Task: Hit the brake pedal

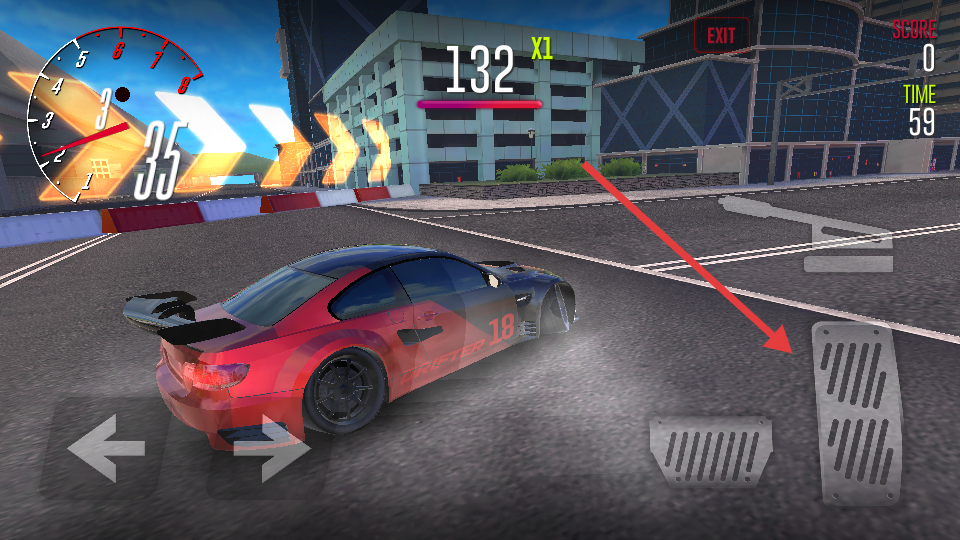Action: tap(711, 452)
